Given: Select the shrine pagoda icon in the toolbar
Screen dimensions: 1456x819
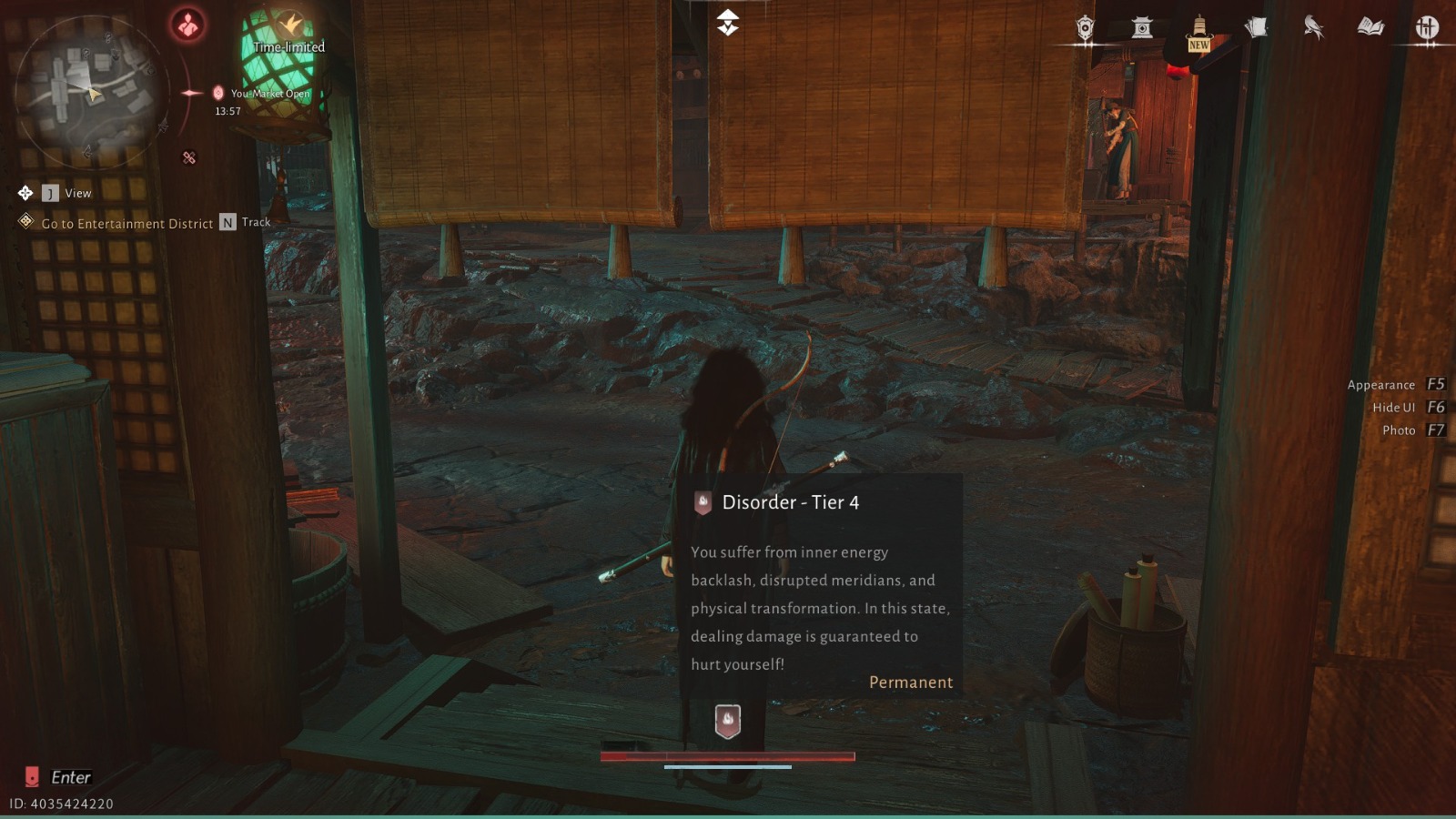Looking at the screenshot, I should [1143, 28].
